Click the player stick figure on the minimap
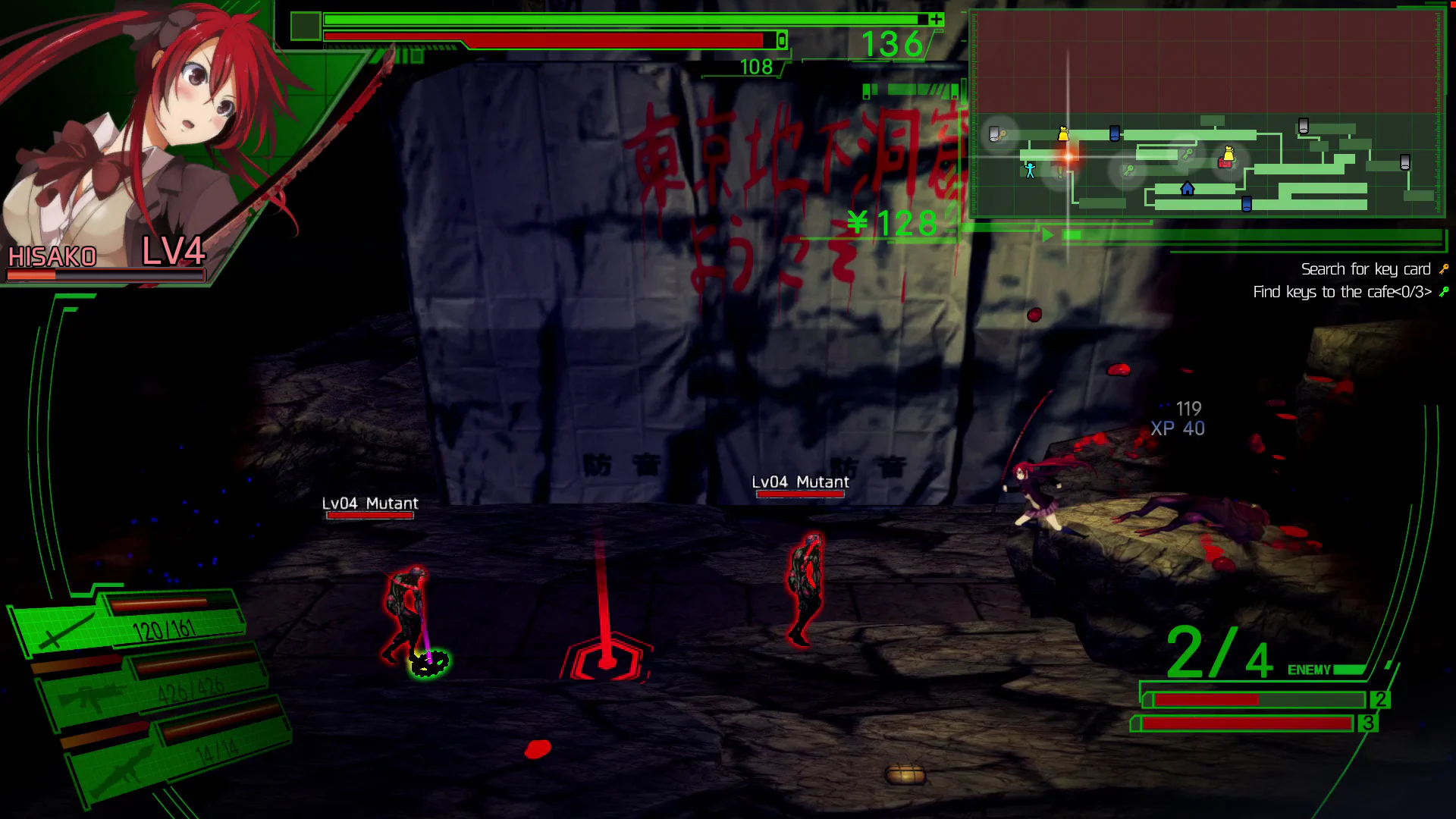Image resolution: width=1456 pixels, height=819 pixels. 1029,171
